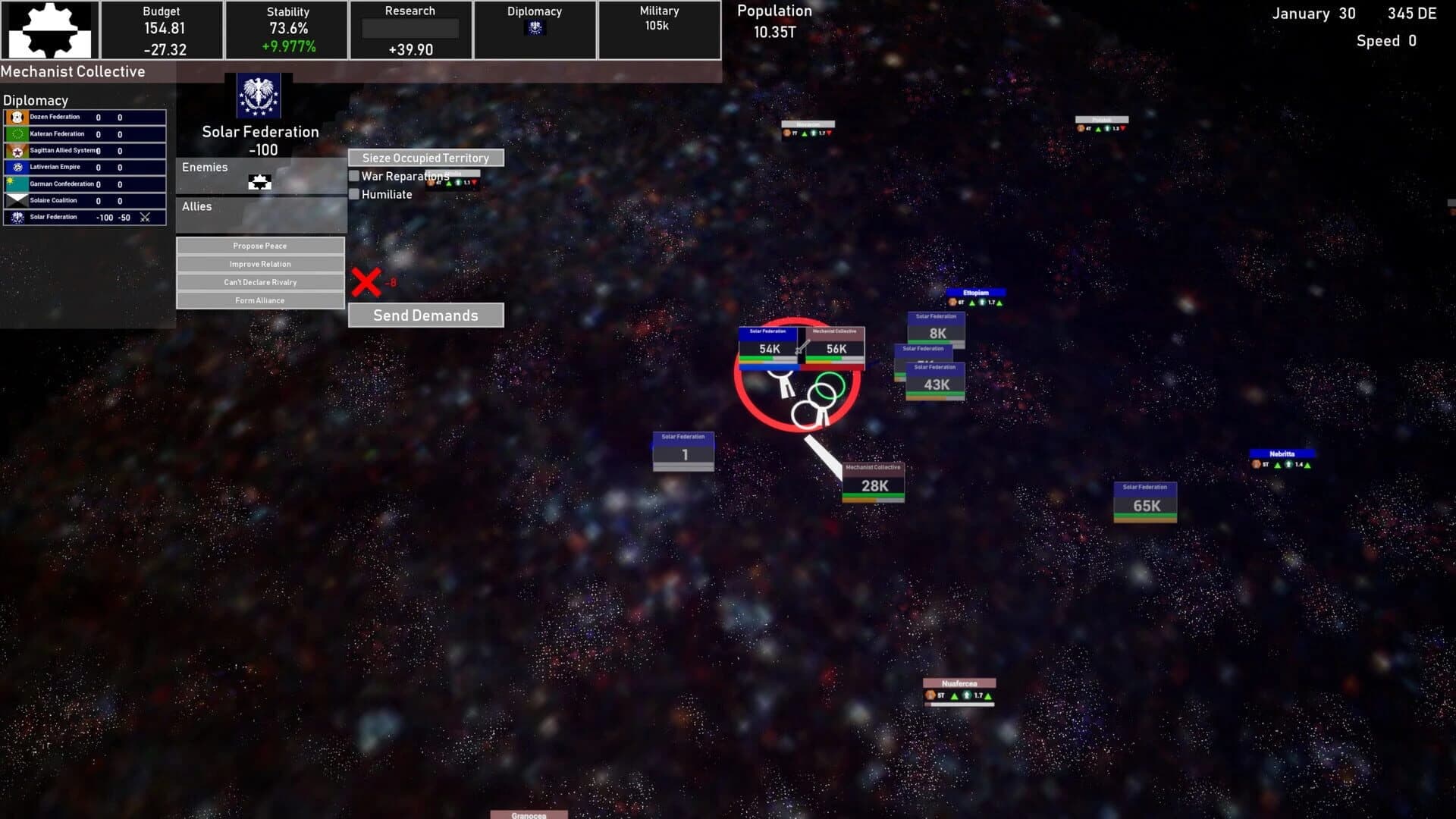1456x819 pixels.
Task: Click the Send Demands button
Action: [425, 315]
